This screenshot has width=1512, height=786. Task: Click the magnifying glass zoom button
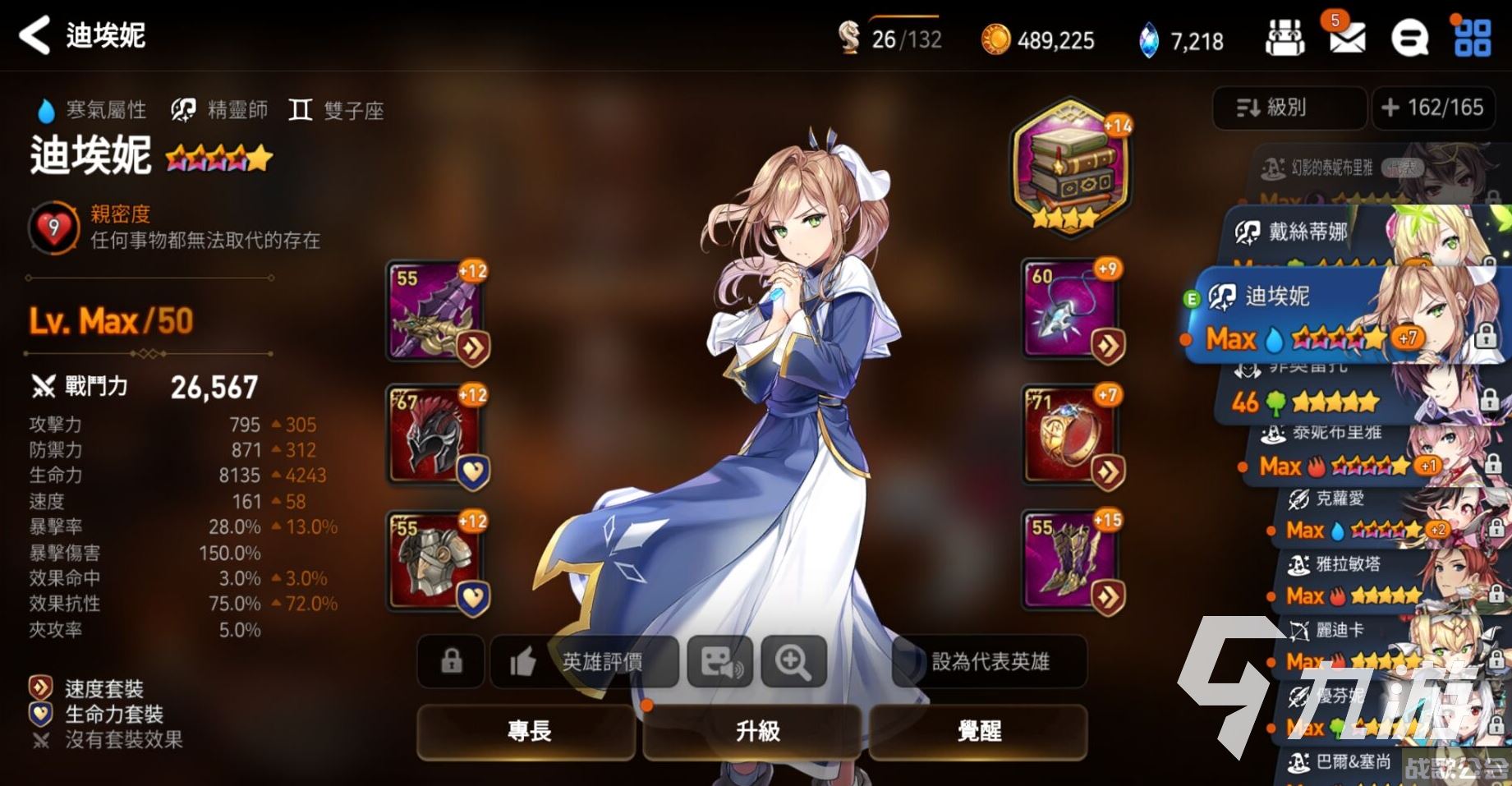[x=793, y=661]
